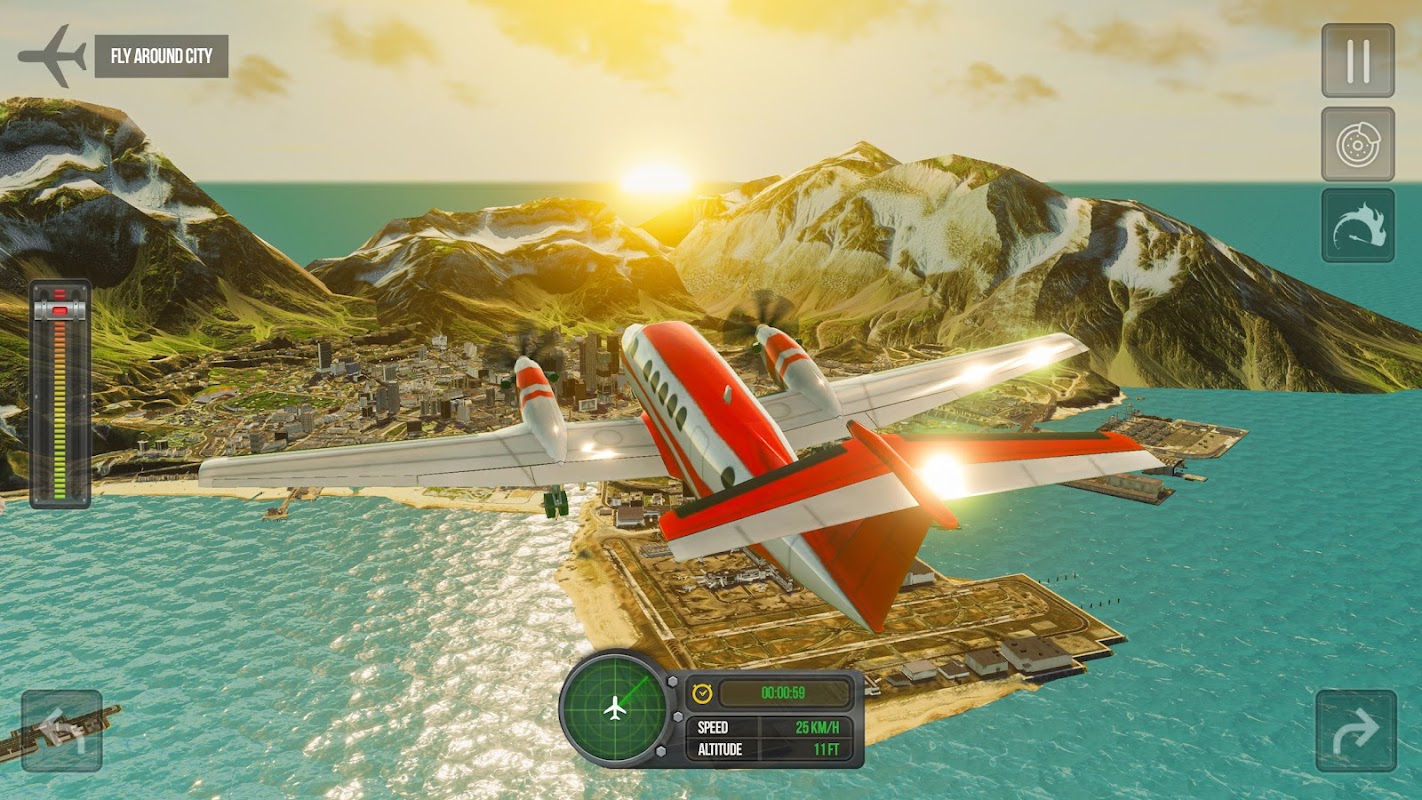Select the Fly Around City objective label
The height and width of the screenshot is (800, 1422).
[x=161, y=56]
